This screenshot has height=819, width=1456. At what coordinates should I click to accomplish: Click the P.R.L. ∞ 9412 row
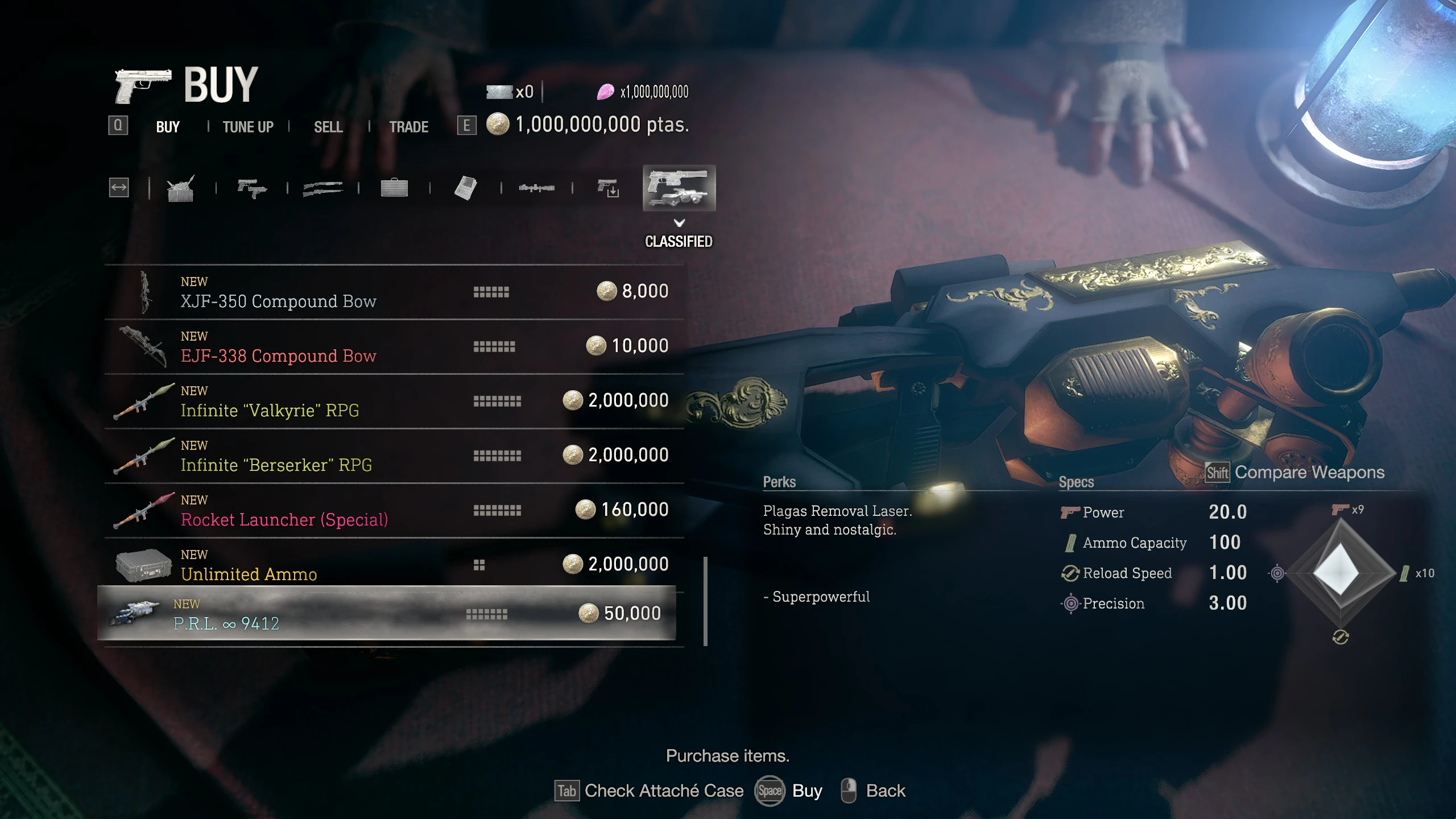(x=387, y=614)
